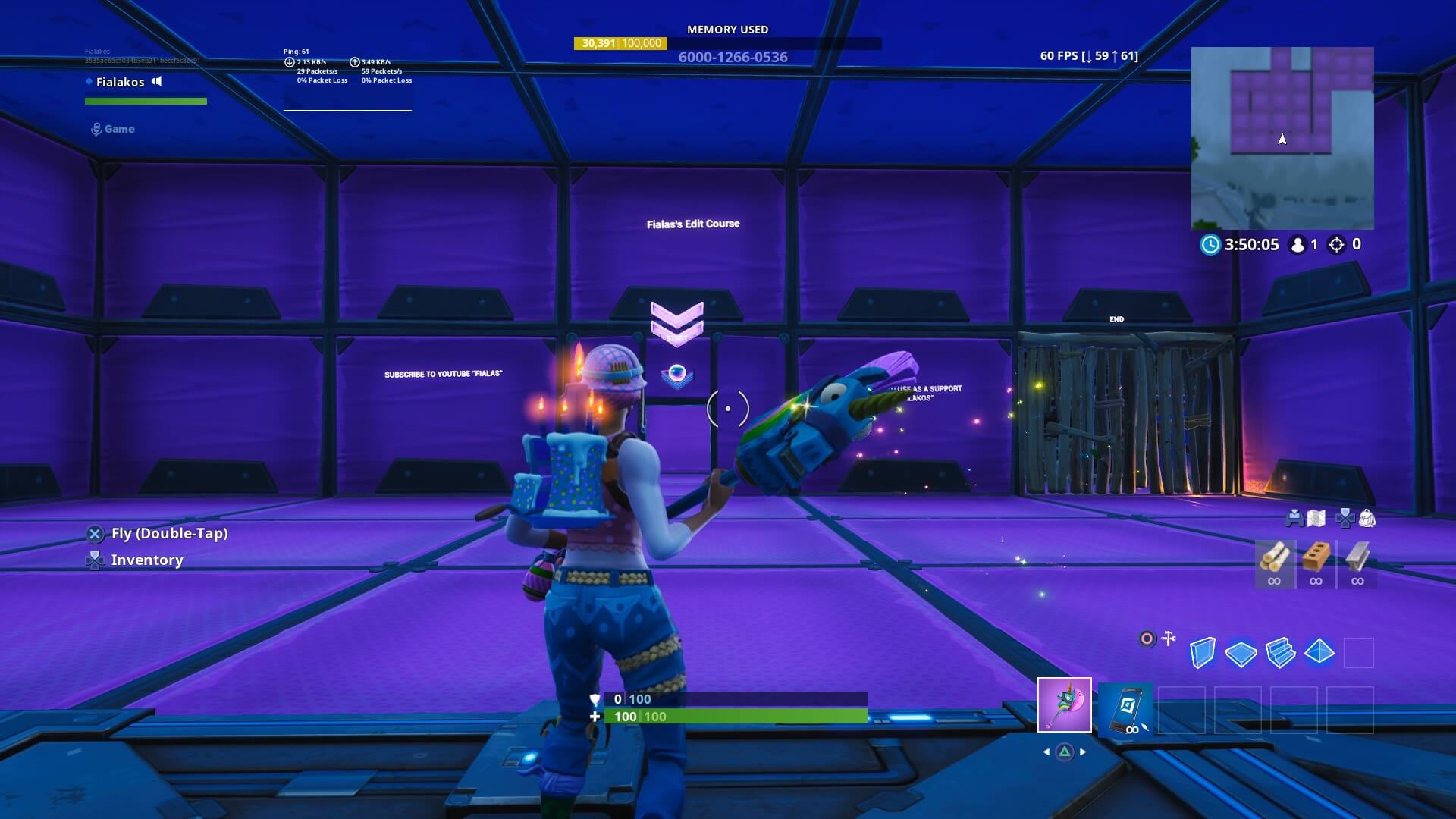Click the backpack inventory icon in the HUD
This screenshot has width=1456, height=819.
tap(1369, 519)
